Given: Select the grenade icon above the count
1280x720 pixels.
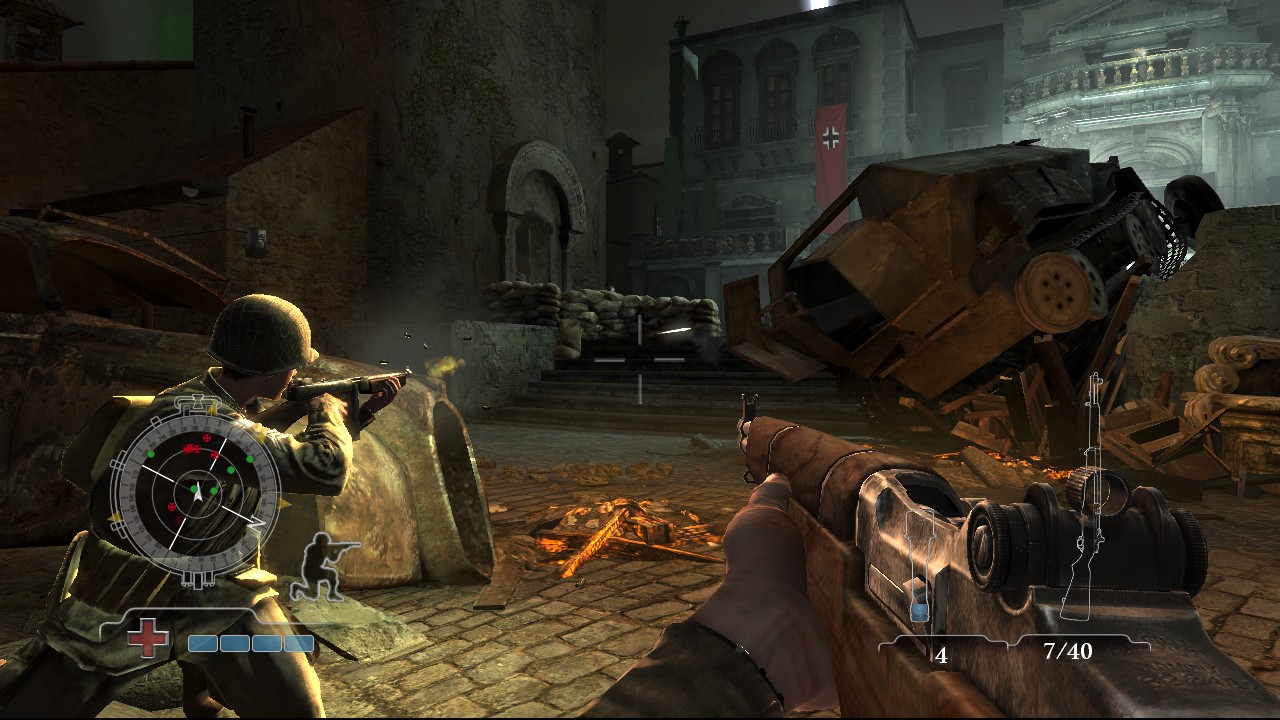Looking at the screenshot, I should point(920,570).
